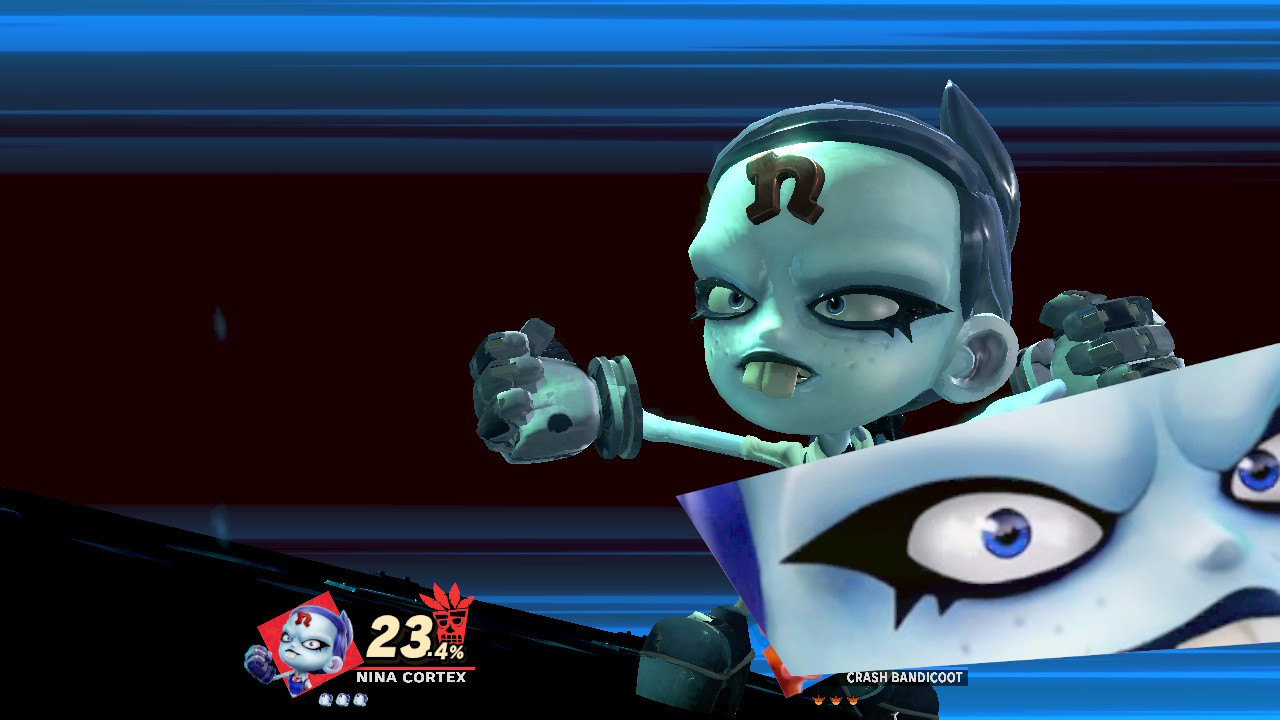Screen dimensions: 1280x720
Task: Click the NINA CORTEX name label
Action: 412,675
